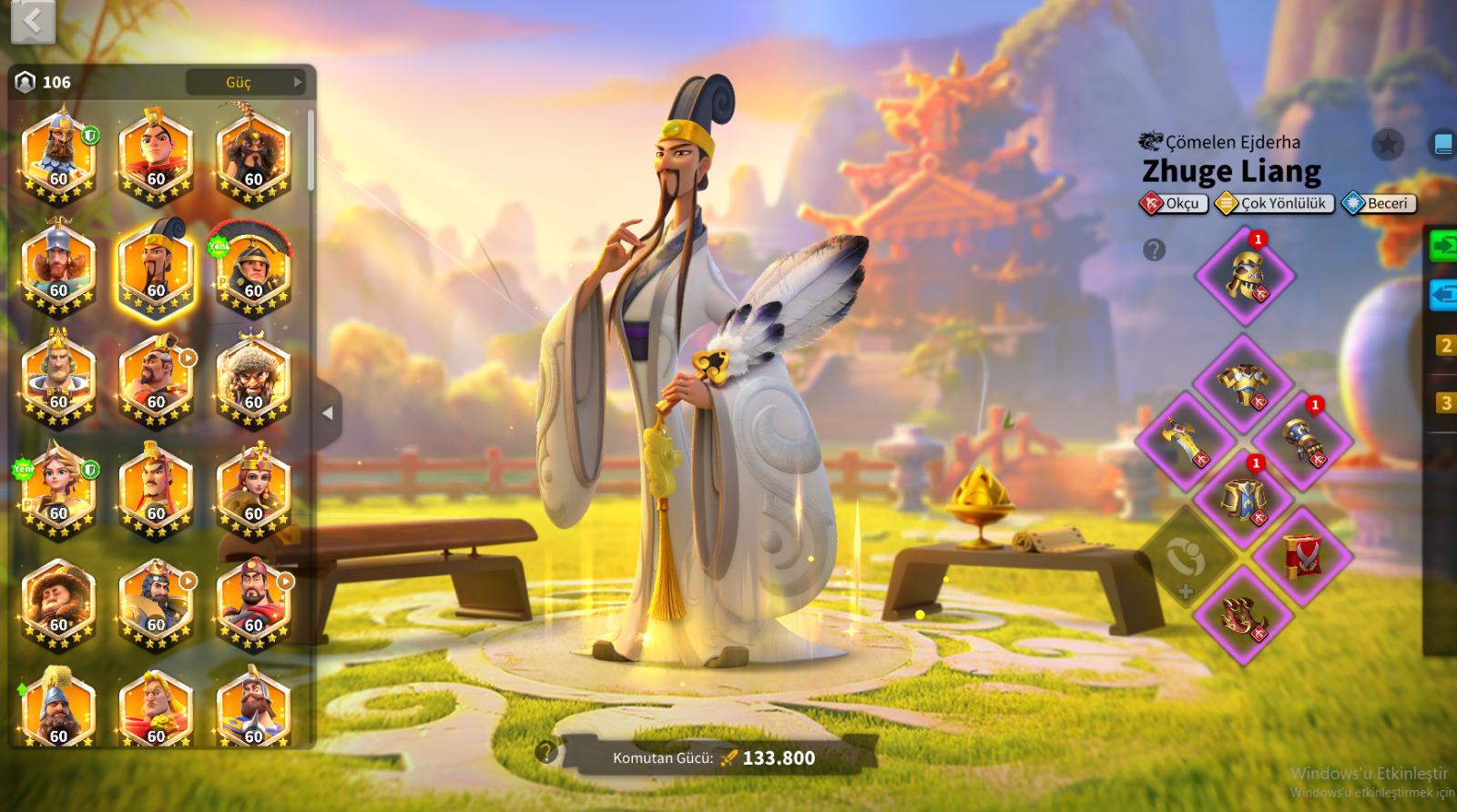The image size is (1457, 812).
Task: Go back using the top-left arrow
Action: tap(33, 21)
